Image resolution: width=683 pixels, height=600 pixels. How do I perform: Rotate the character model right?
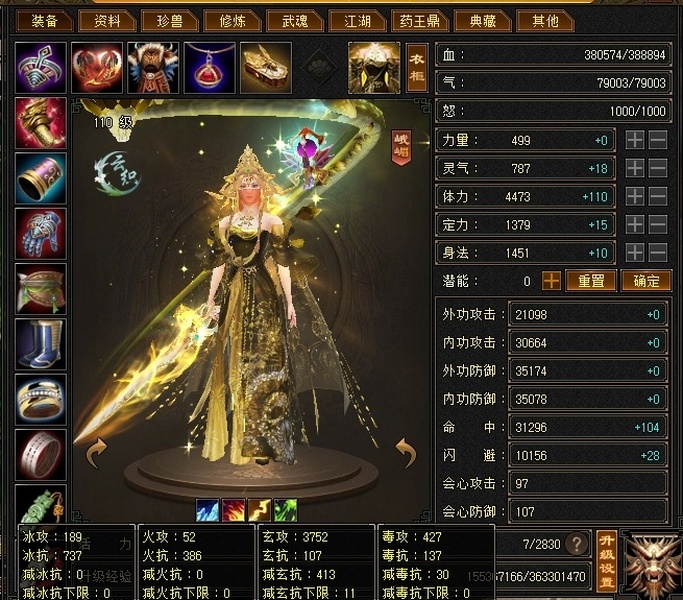405,455
